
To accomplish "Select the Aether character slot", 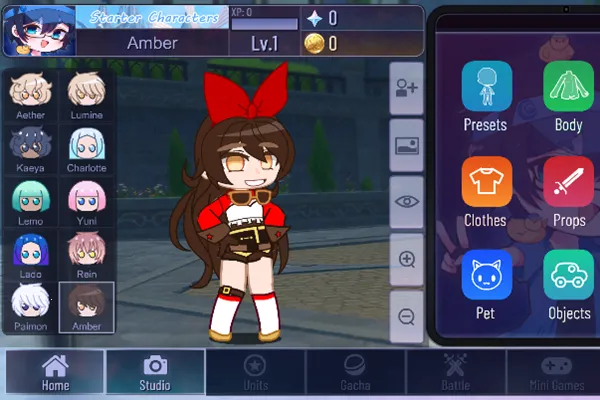I will [29, 96].
